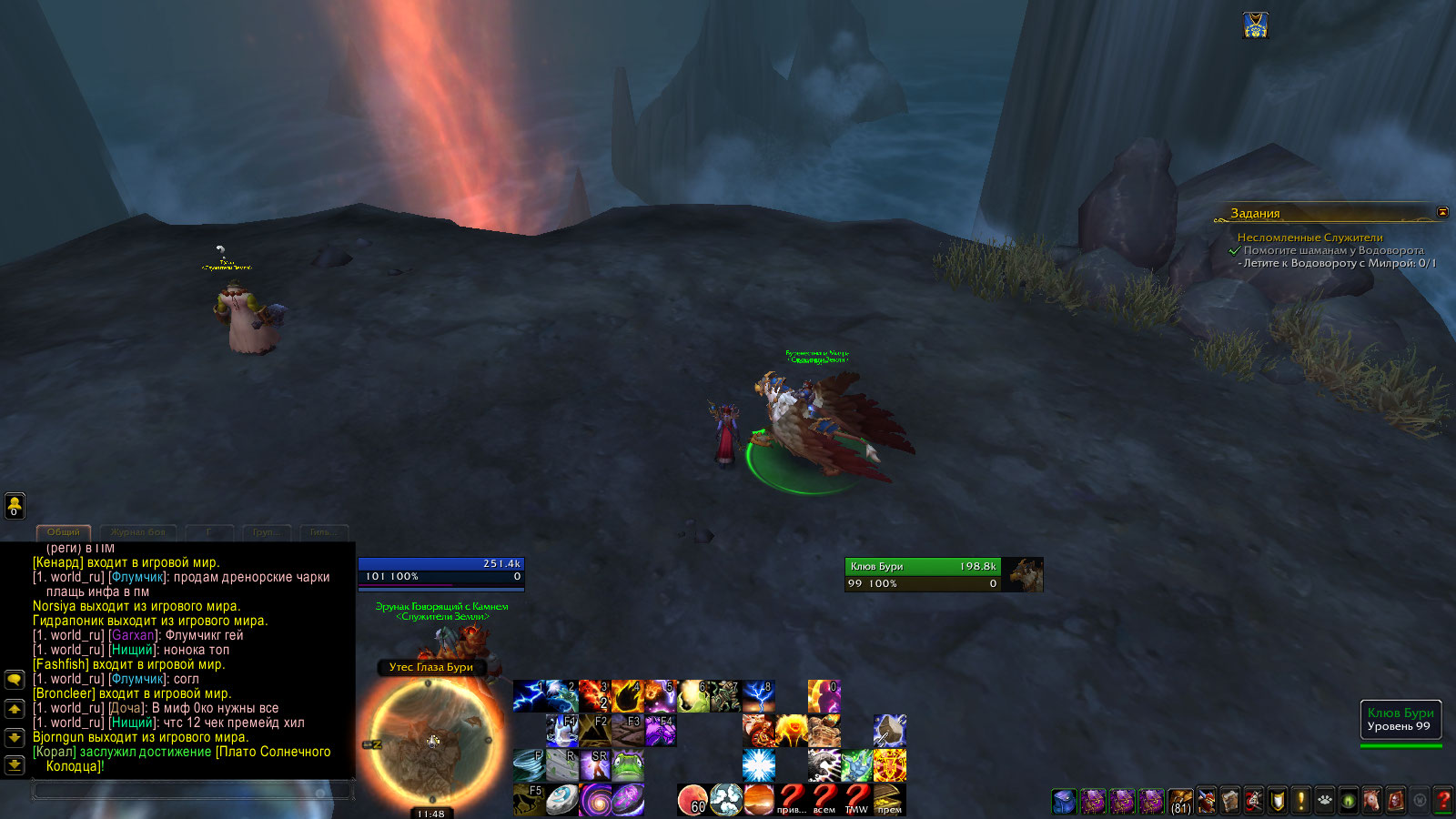
Task: Switch to the Общий chat tab
Action: tap(64, 532)
